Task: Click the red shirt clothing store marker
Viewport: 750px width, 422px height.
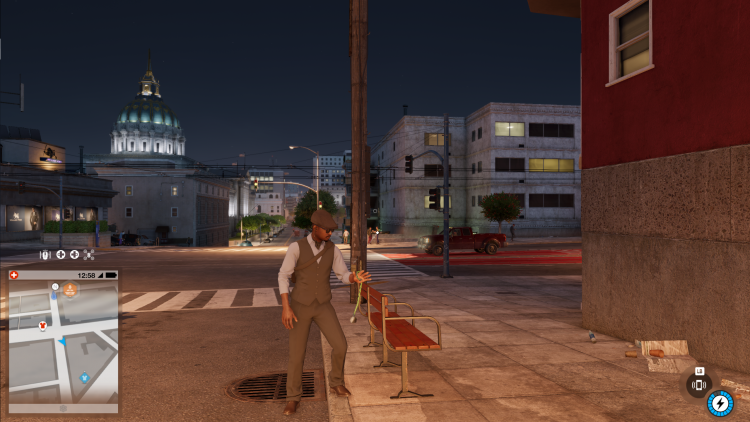Action: (x=43, y=325)
